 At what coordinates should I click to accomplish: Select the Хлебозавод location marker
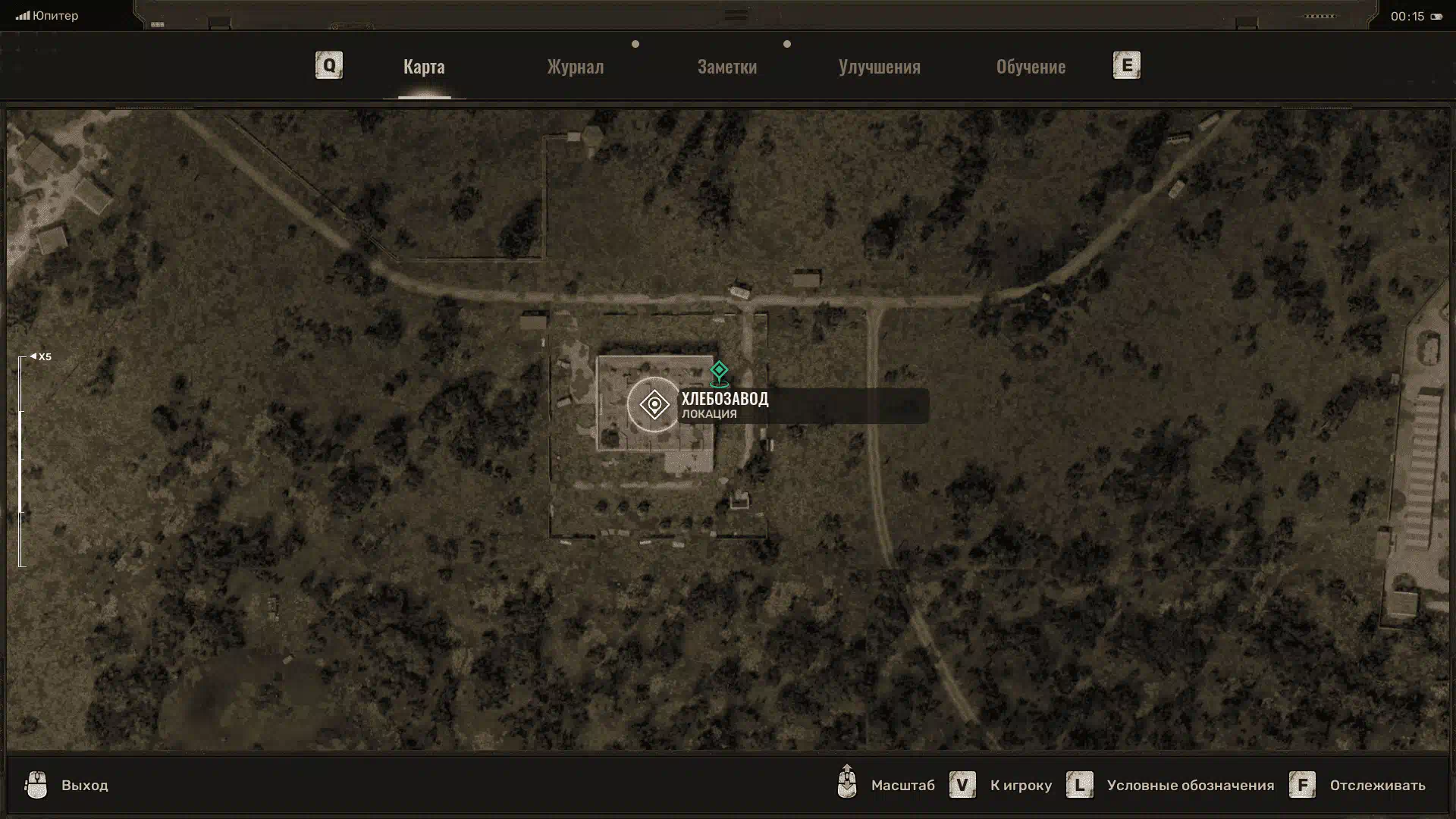point(654,405)
